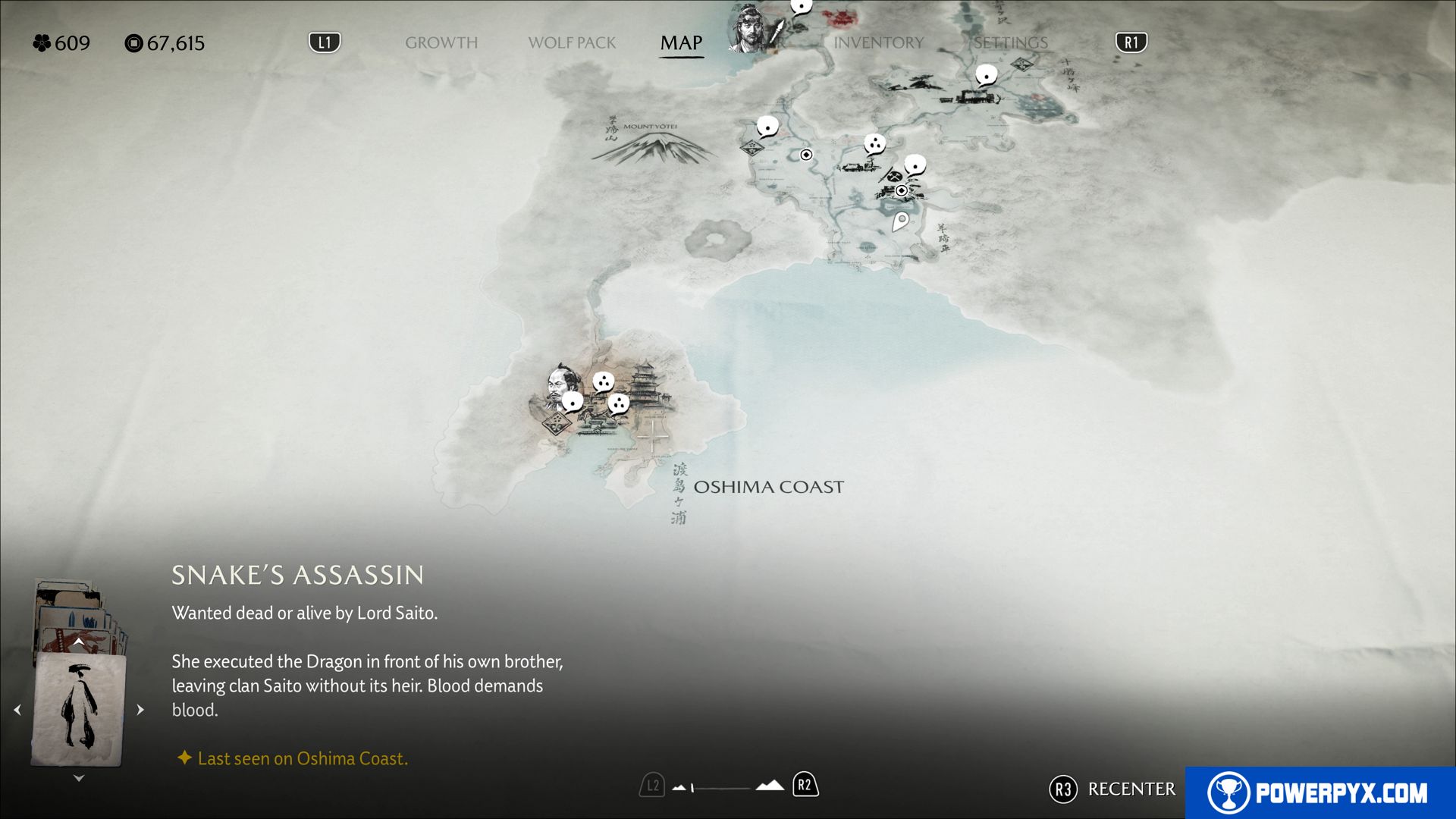Click the Oshima Coast region label
This screenshot has width=1456, height=819.
tap(767, 487)
